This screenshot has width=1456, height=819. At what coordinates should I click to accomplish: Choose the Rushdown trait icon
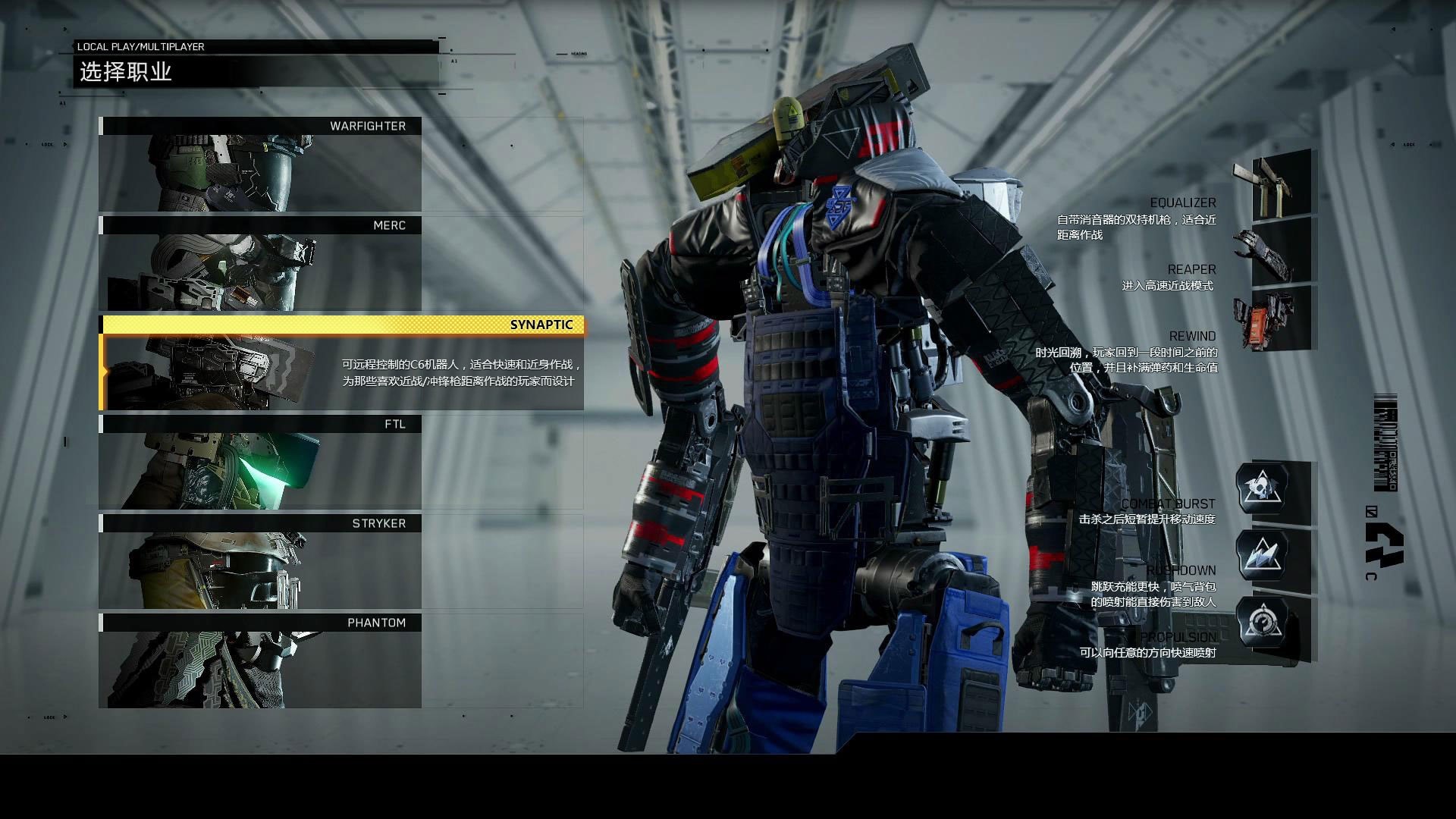(1262, 556)
